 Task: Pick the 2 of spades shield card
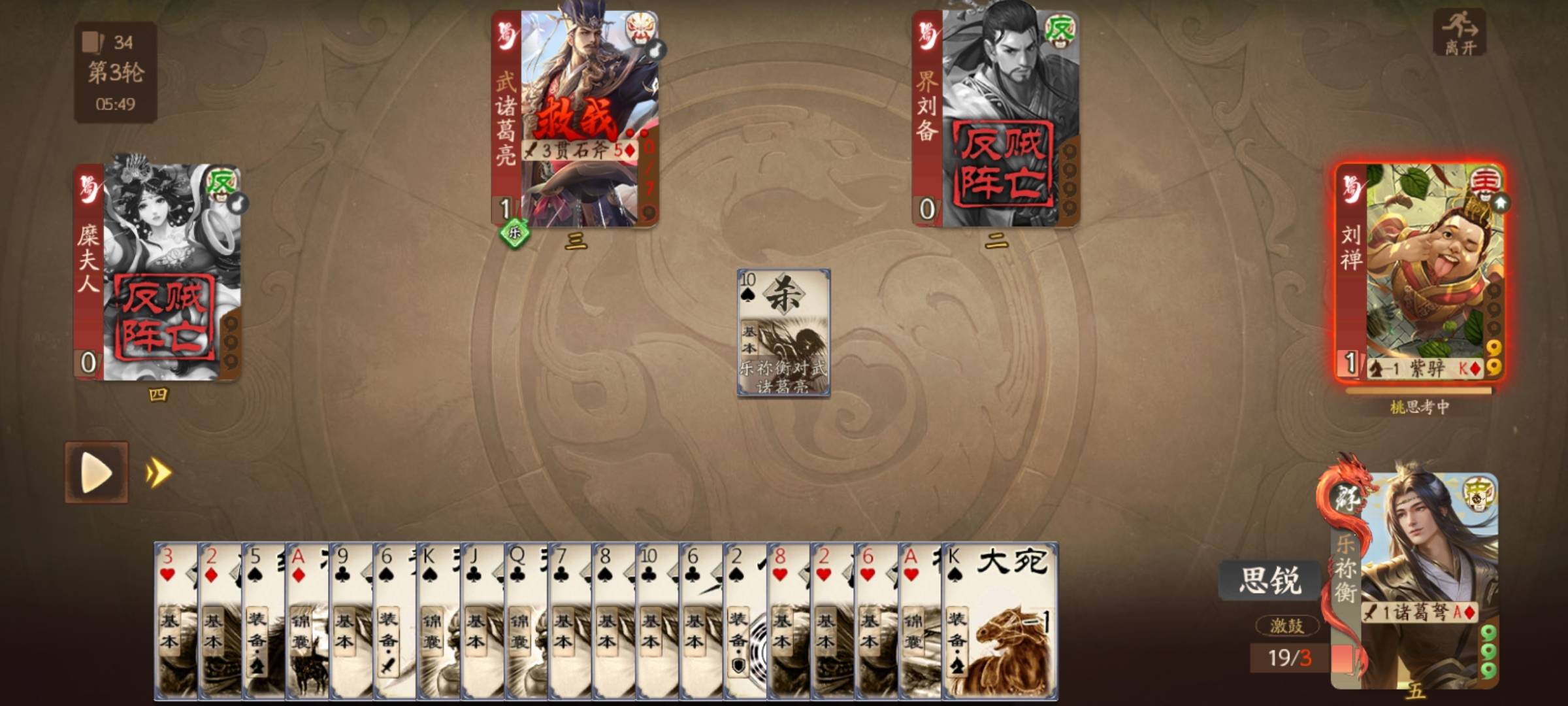745,621
